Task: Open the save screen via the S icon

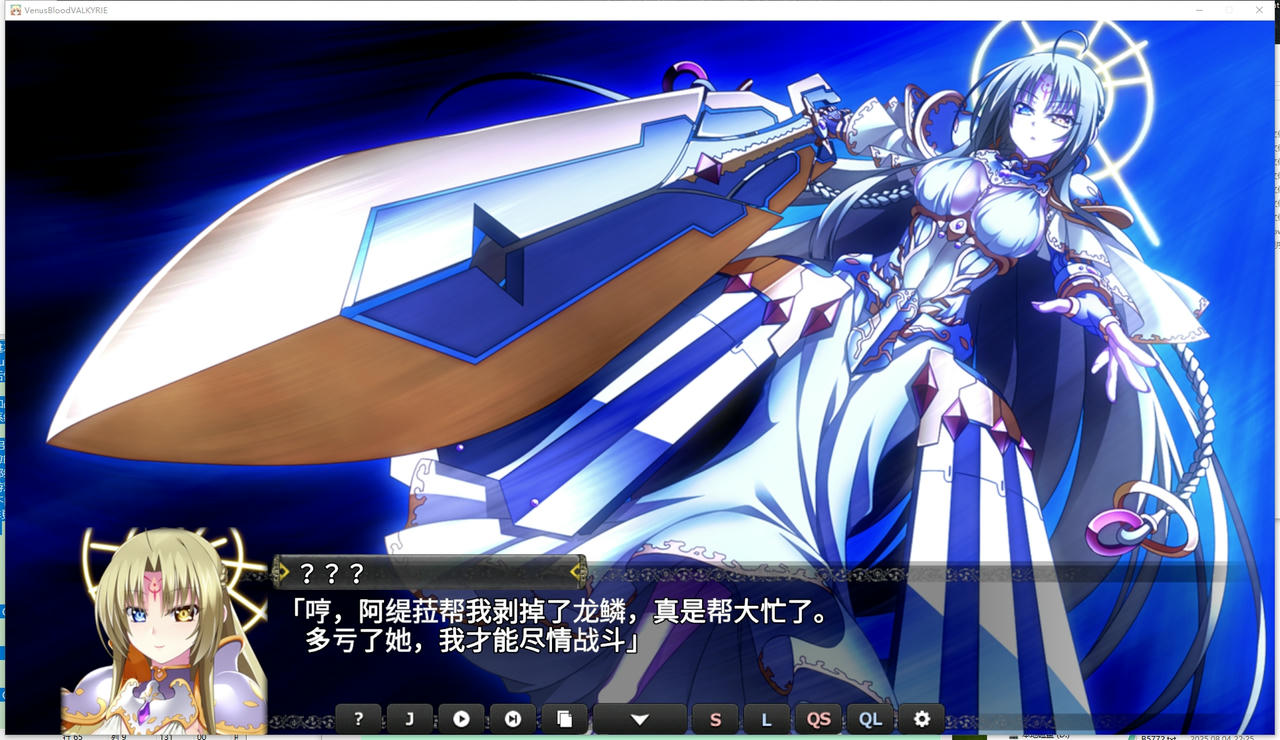Action: pos(716,718)
